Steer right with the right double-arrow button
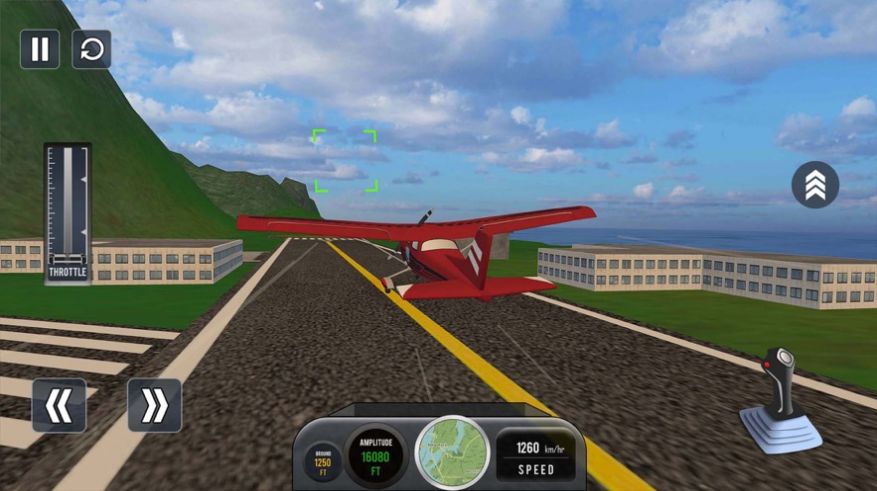877x491 pixels. click(x=154, y=405)
